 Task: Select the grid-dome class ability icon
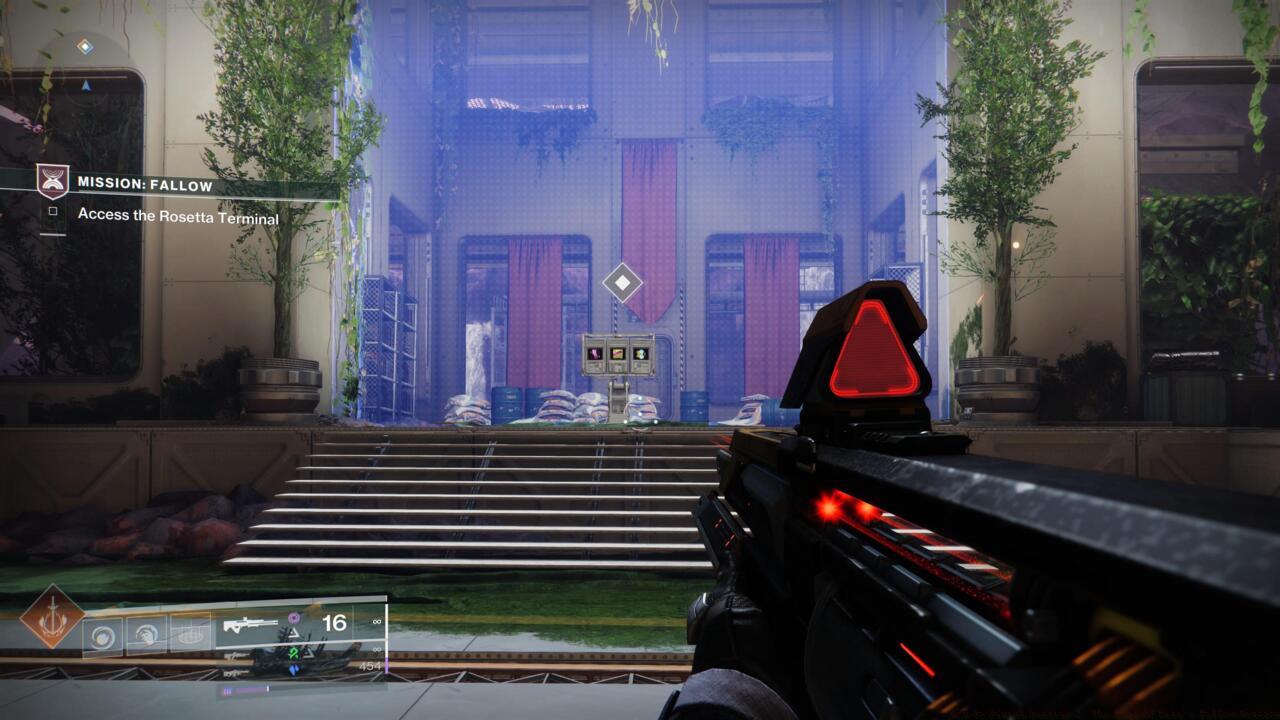(190, 634)
